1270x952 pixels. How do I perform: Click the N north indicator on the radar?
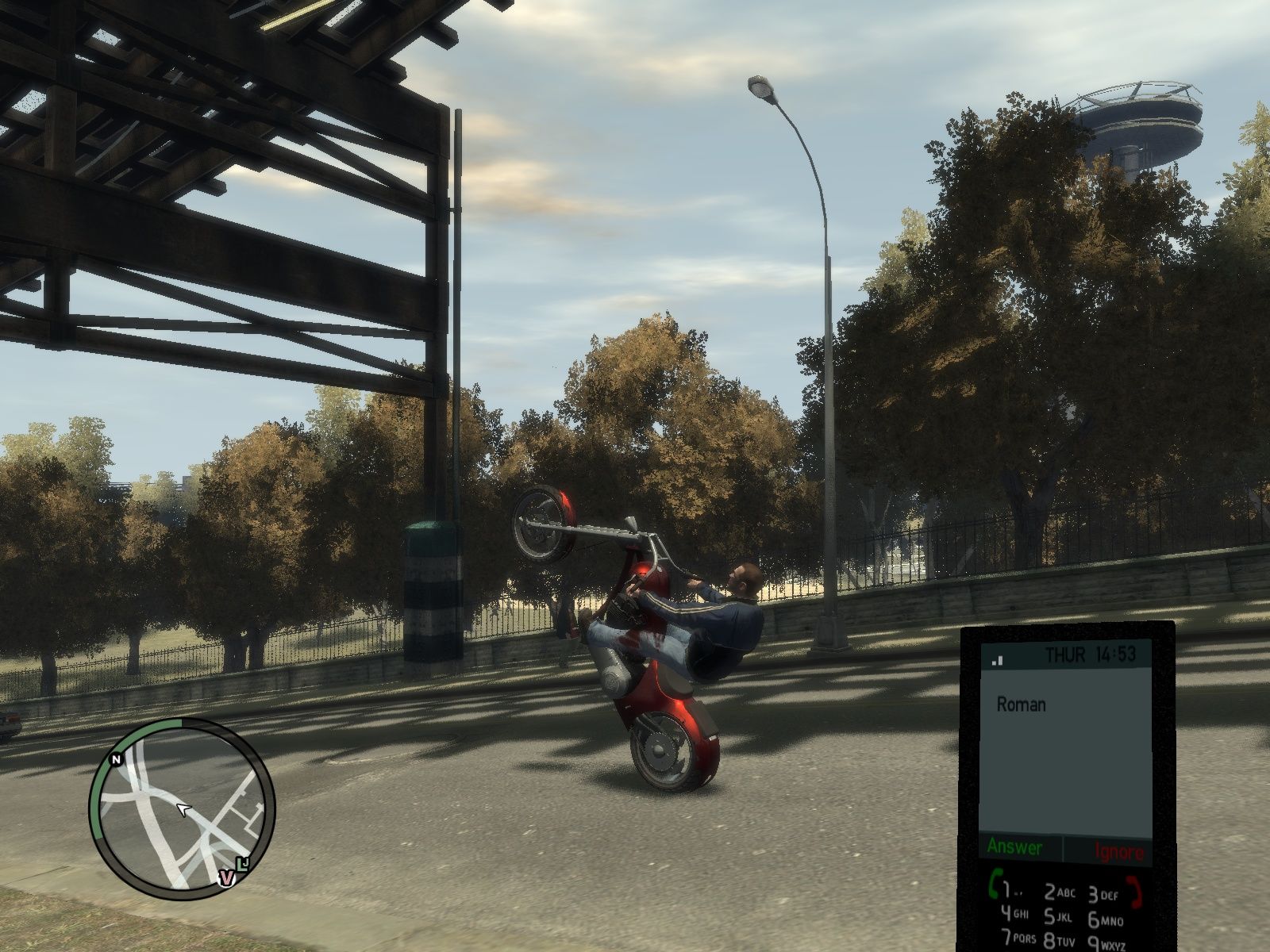pyautogui.click(x=117, y=759)
